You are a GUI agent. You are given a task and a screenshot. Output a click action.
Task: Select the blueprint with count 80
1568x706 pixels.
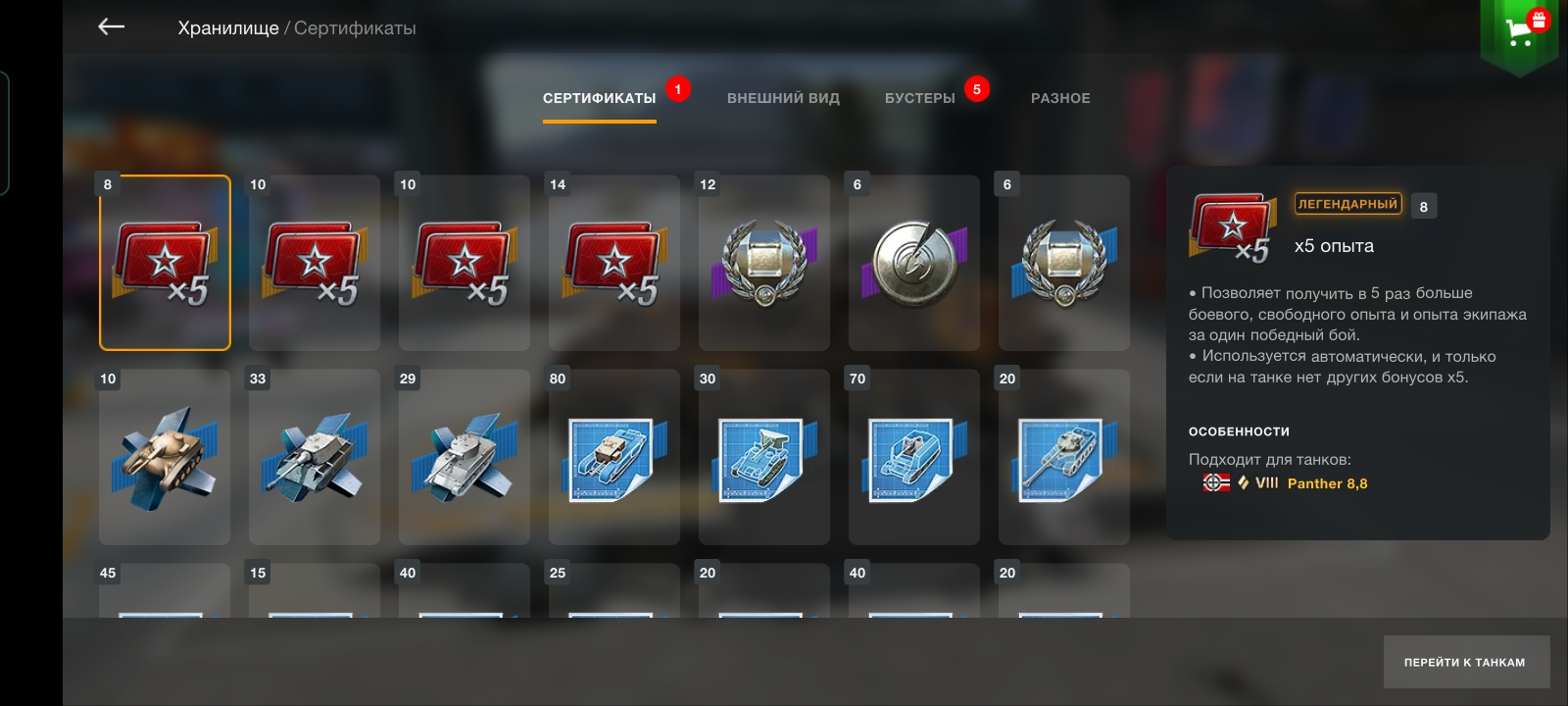click(614, 457)
